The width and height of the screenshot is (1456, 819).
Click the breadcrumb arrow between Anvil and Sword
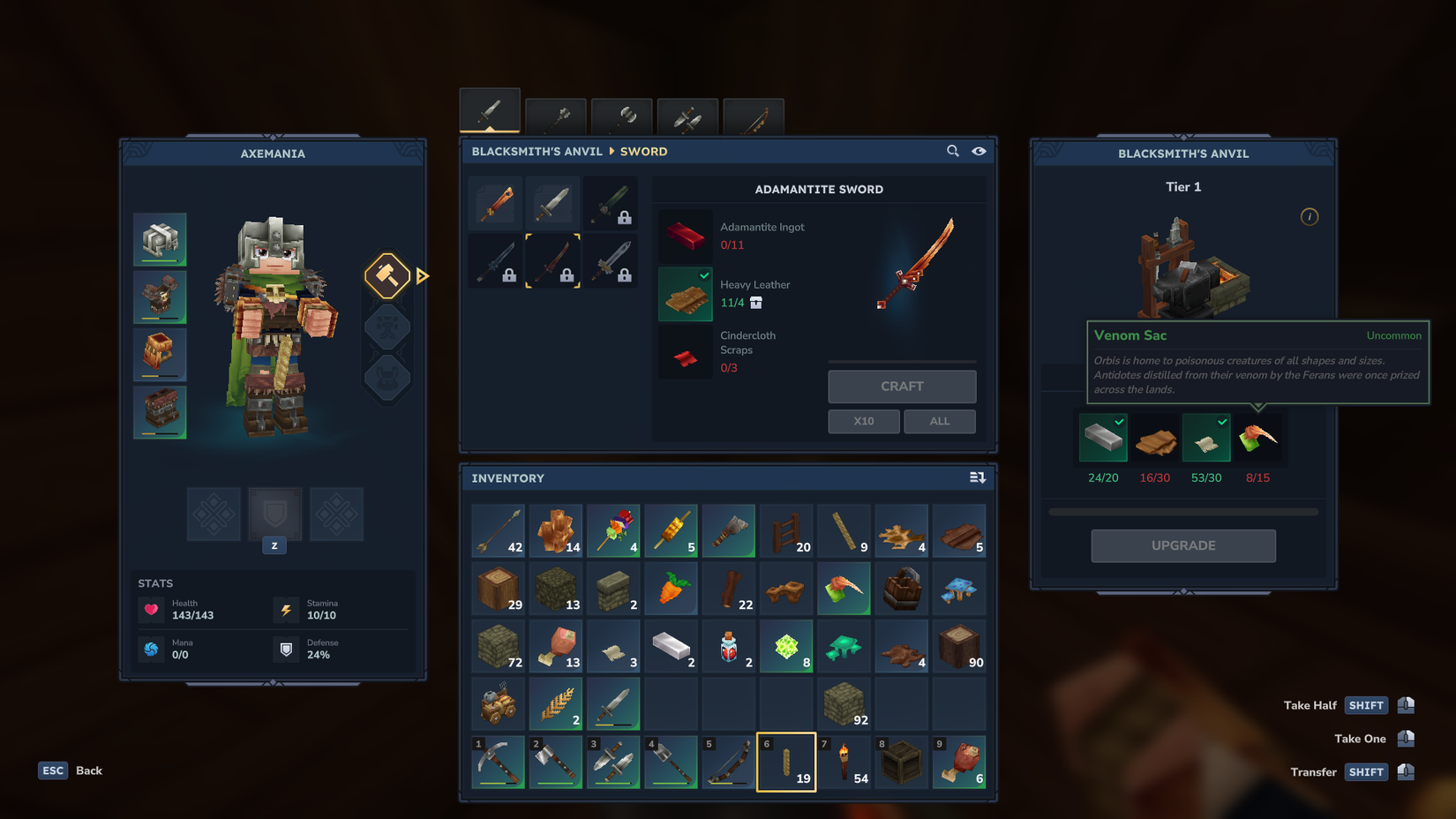(x=611, y=151)
